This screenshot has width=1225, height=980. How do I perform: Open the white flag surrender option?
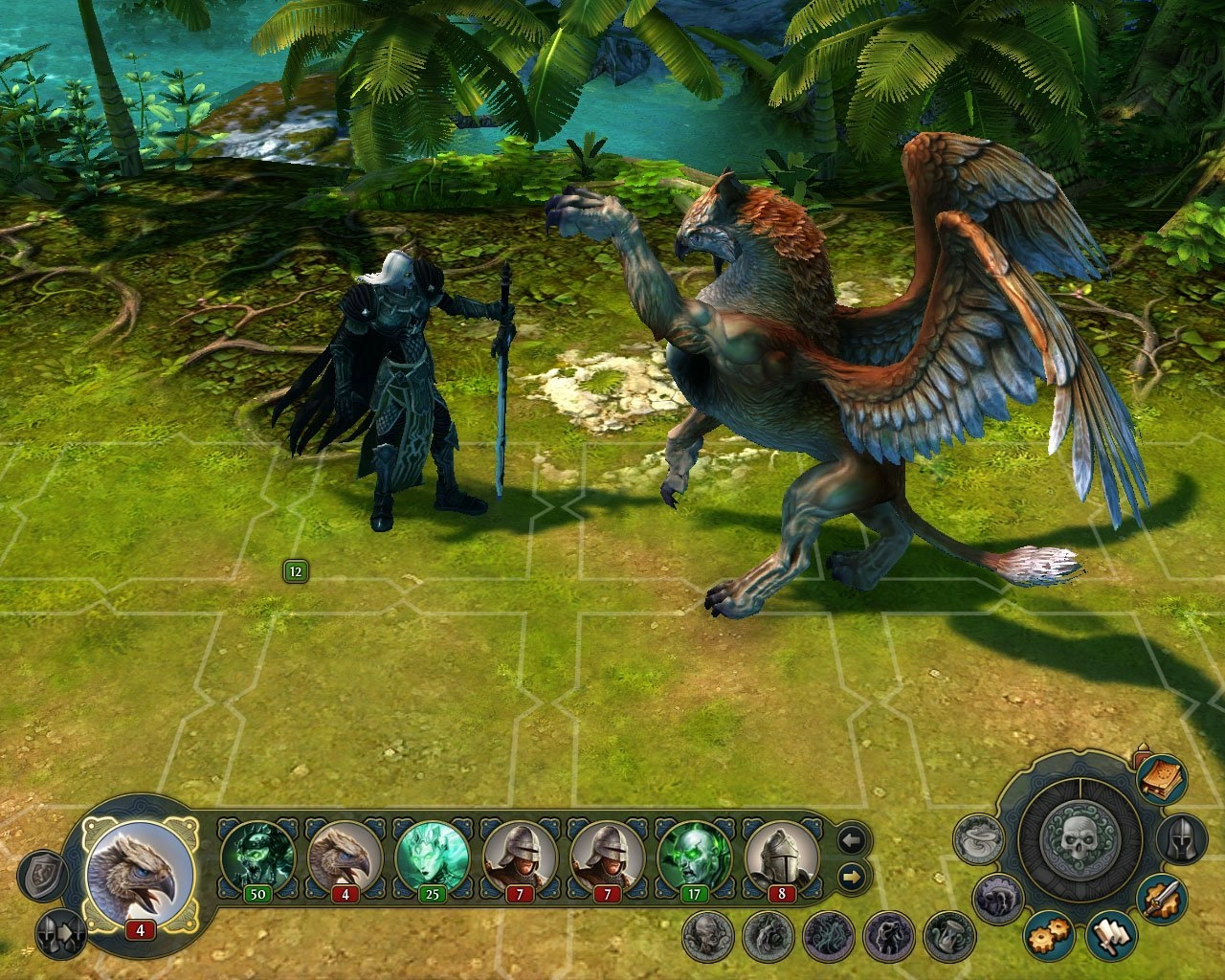[1110, 935]
